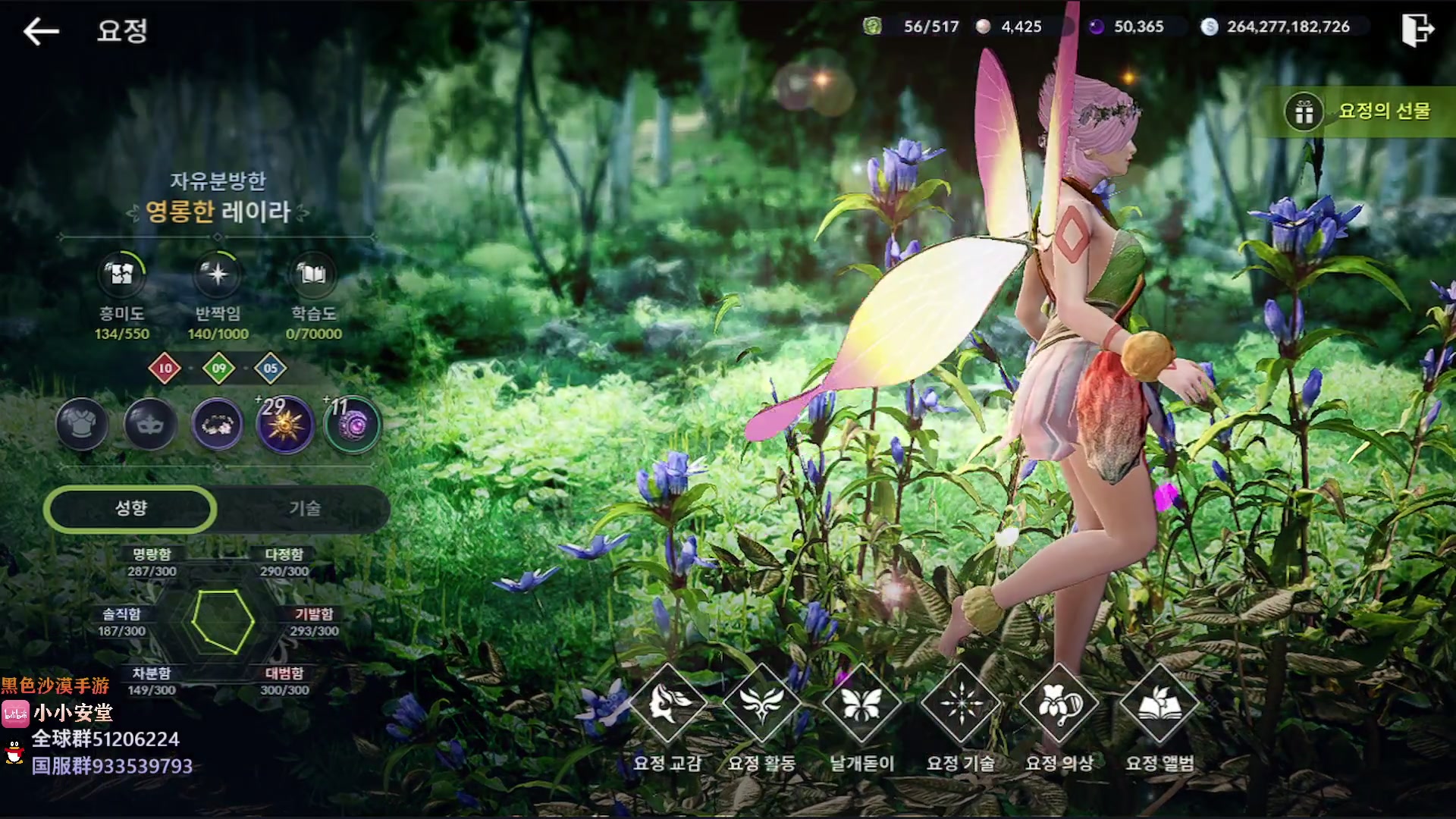
Task: Exit via the door icon
Action: (x=1417, y=30)
